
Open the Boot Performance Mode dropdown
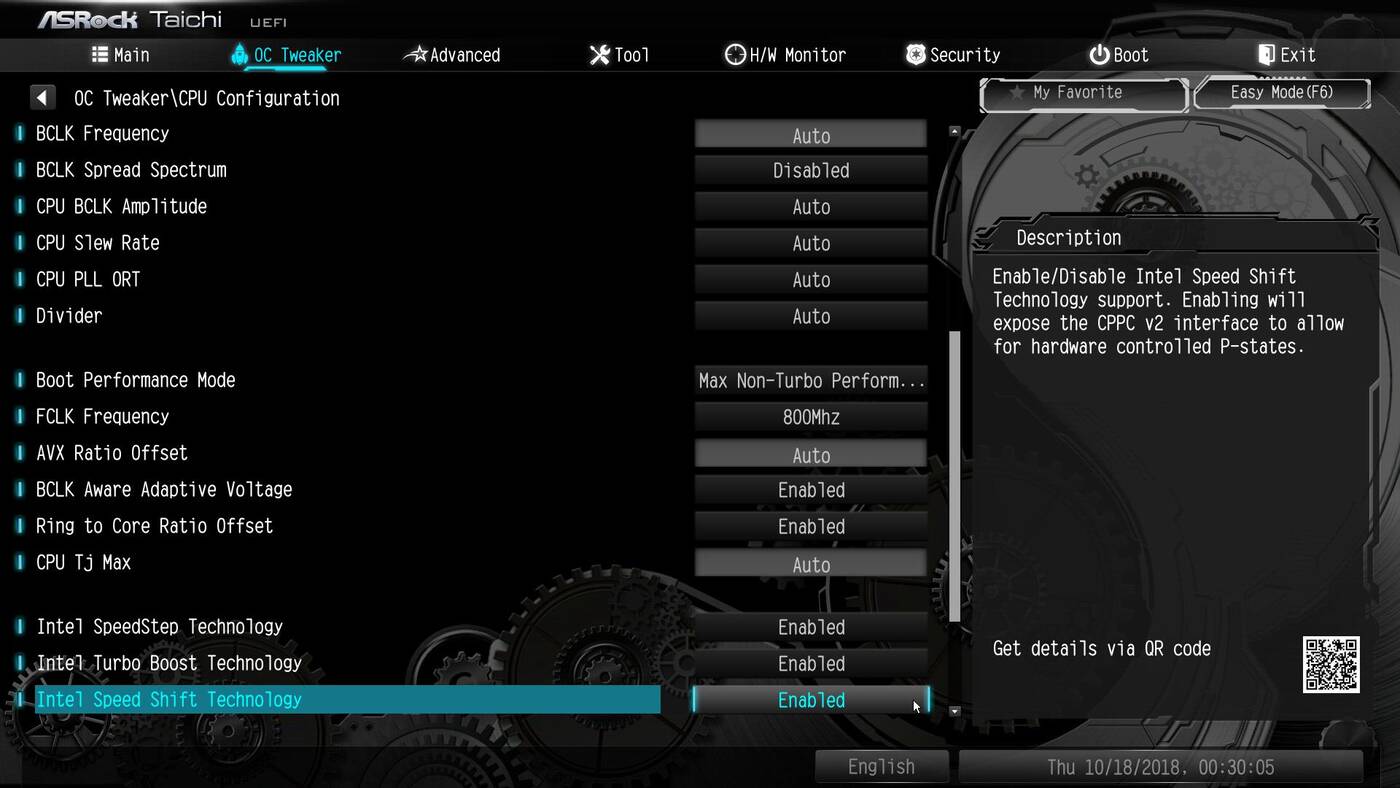[811, 381]
